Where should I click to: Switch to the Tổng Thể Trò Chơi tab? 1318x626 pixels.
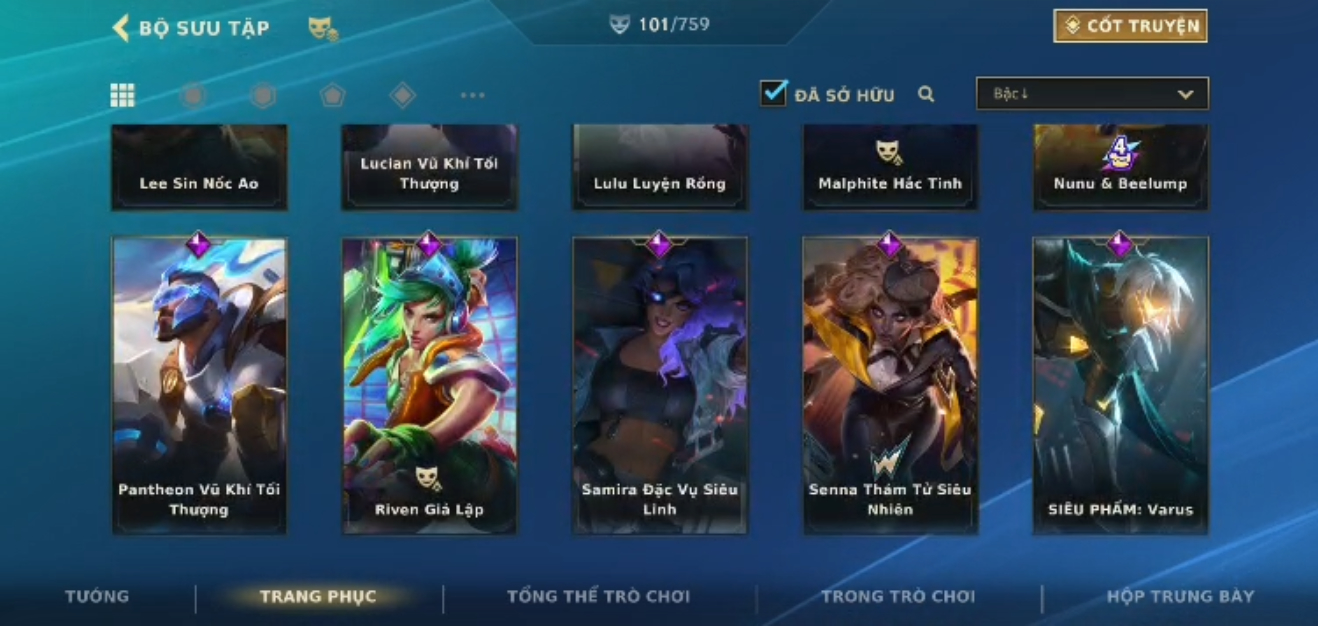coord(598,597)
